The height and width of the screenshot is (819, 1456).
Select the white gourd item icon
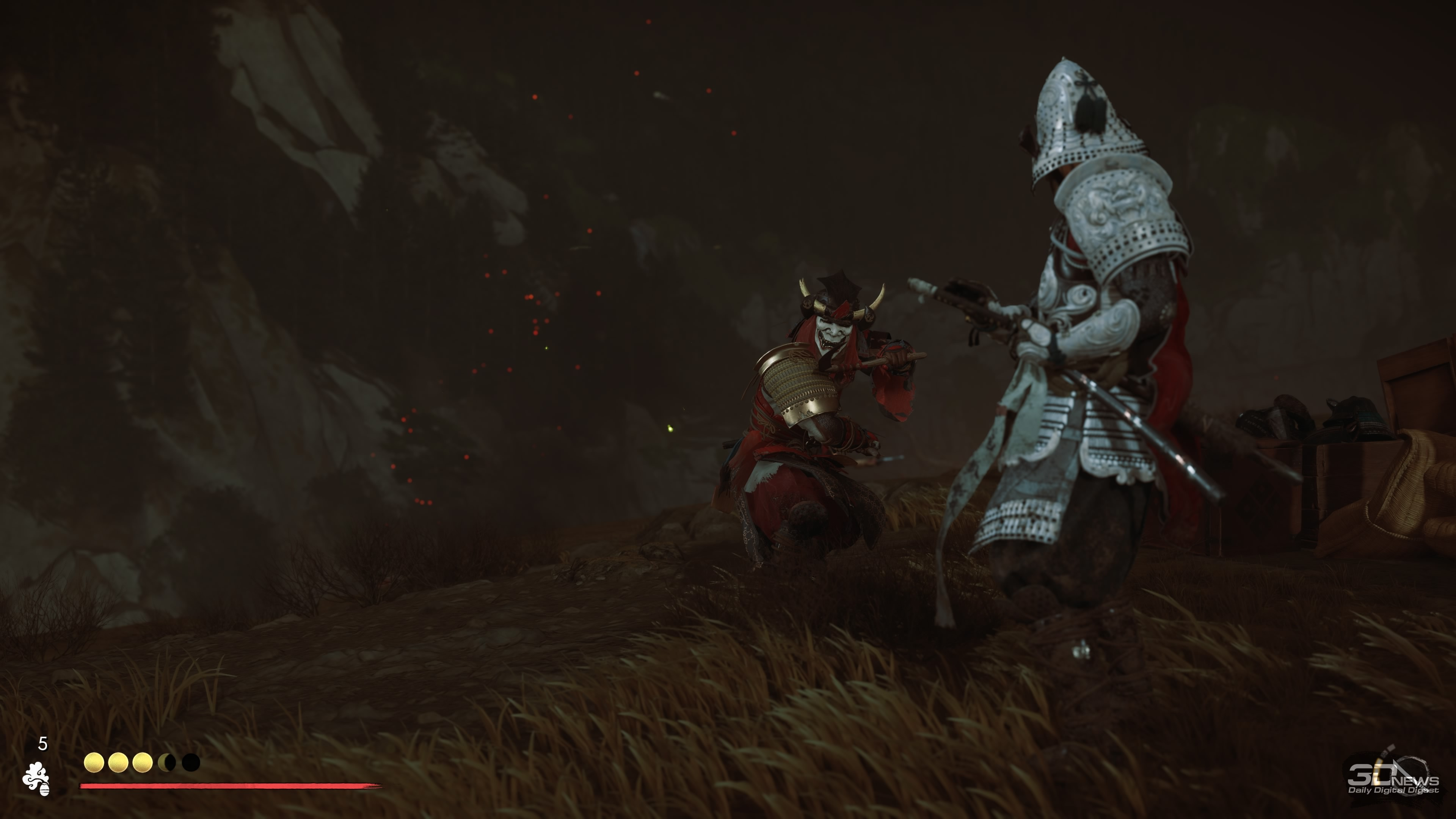click(37, 779)
